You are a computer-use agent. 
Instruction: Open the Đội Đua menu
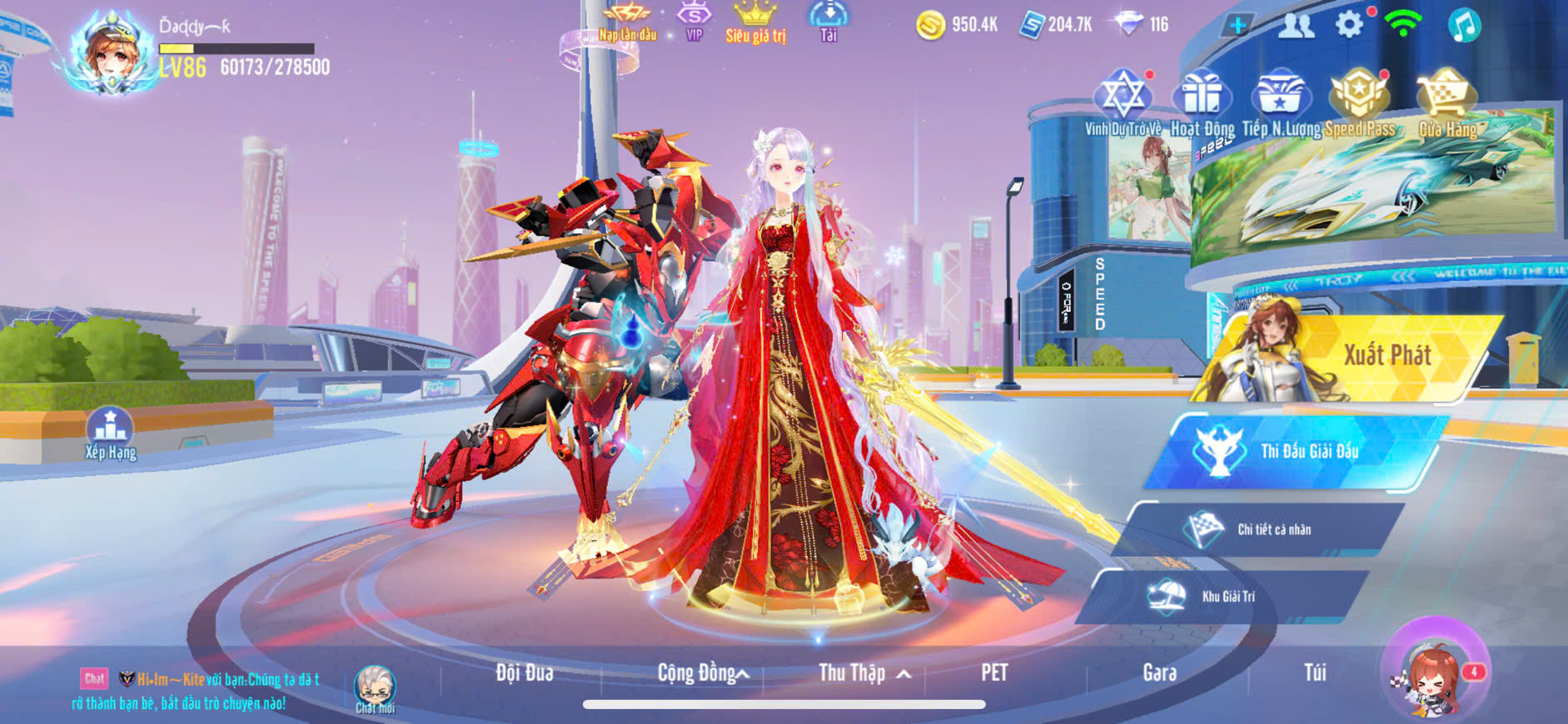[525, 672]
